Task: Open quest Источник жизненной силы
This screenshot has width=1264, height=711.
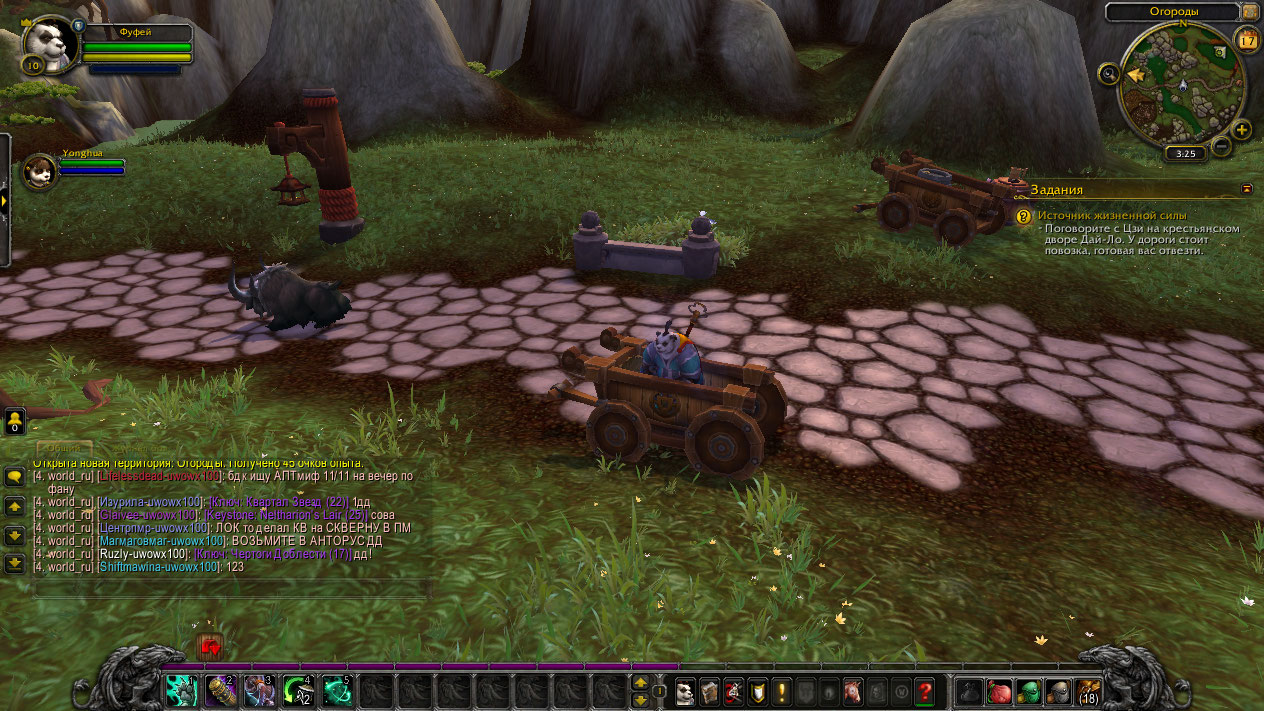Action: click(1112, 215)
